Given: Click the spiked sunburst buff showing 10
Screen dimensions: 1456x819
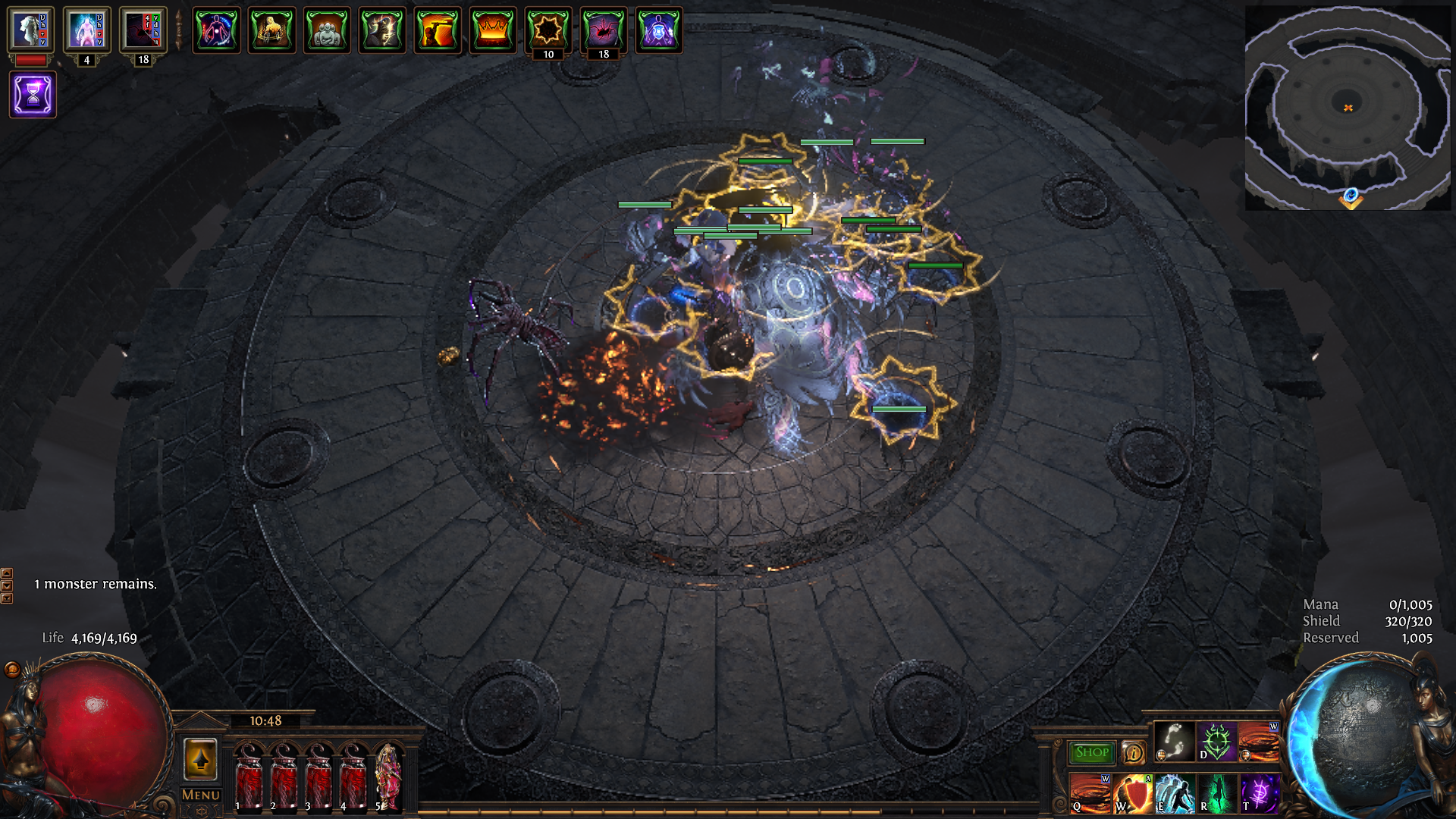Looking at the screenshot, I should click(x=548, y=30).
